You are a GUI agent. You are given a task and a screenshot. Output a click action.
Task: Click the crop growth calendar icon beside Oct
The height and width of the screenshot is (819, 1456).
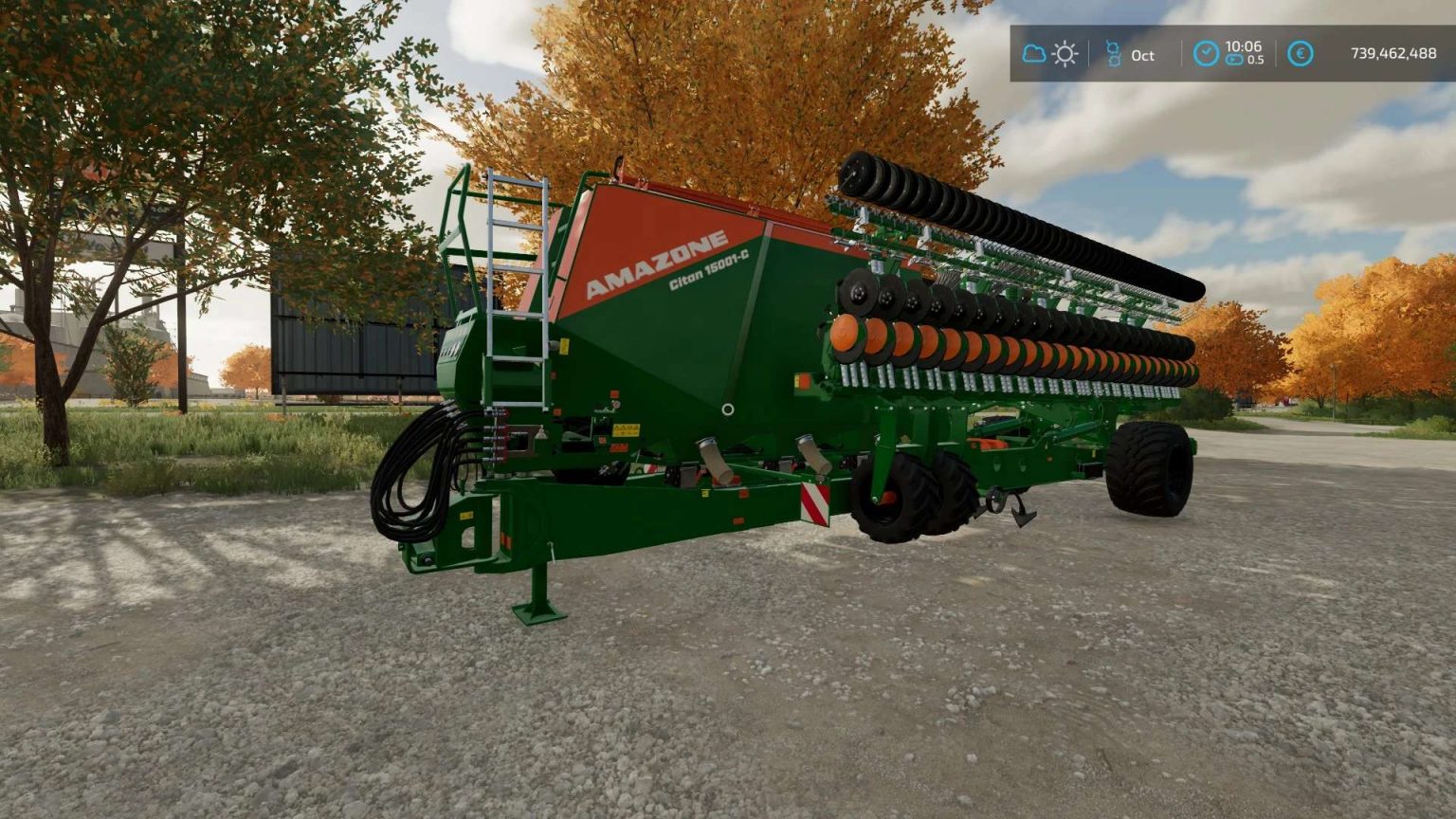(x=1114, y=54)
